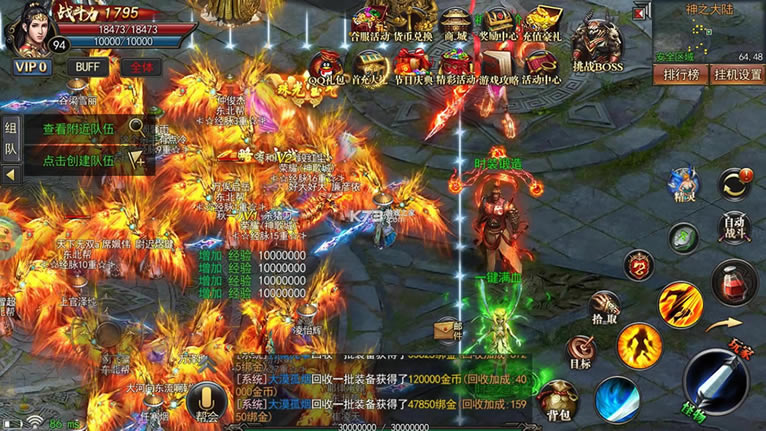Show active effects with the BUFF button
The height and width of the screenshot is (431, 766).
tap(89, 67)
